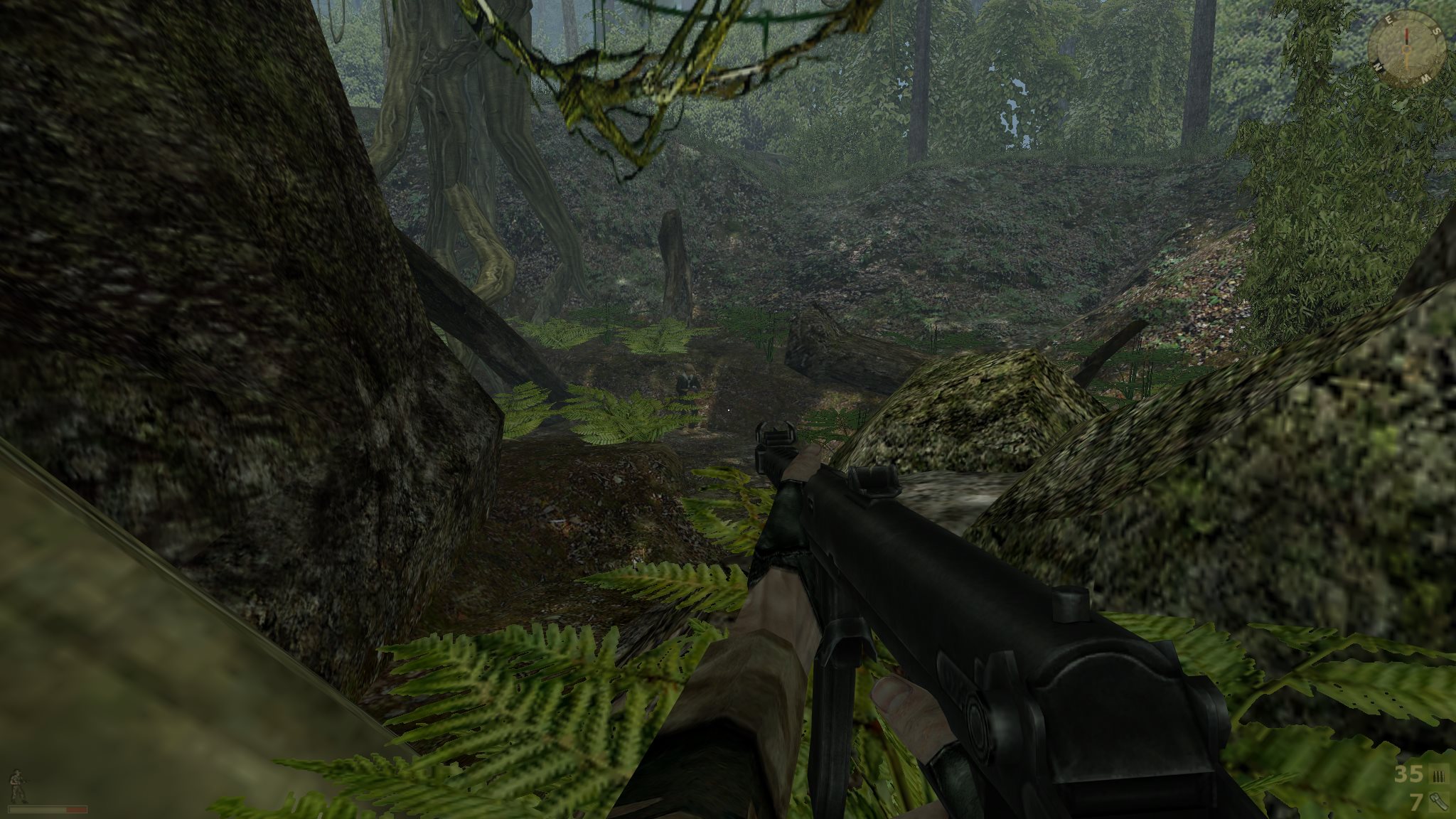
Task: Click the magazine icon beside 7
Action: [1439, 802]
